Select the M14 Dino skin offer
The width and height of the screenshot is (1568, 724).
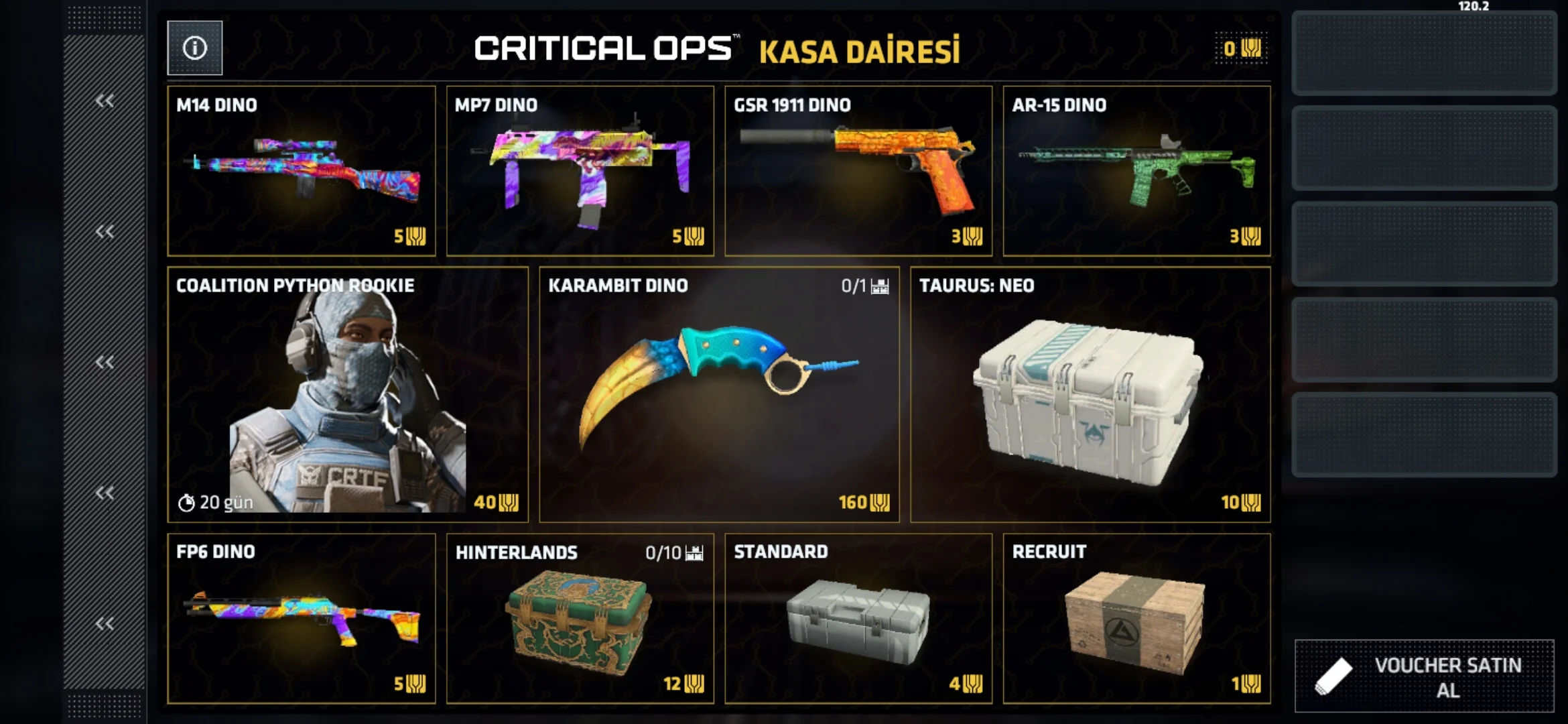(301, 171)
